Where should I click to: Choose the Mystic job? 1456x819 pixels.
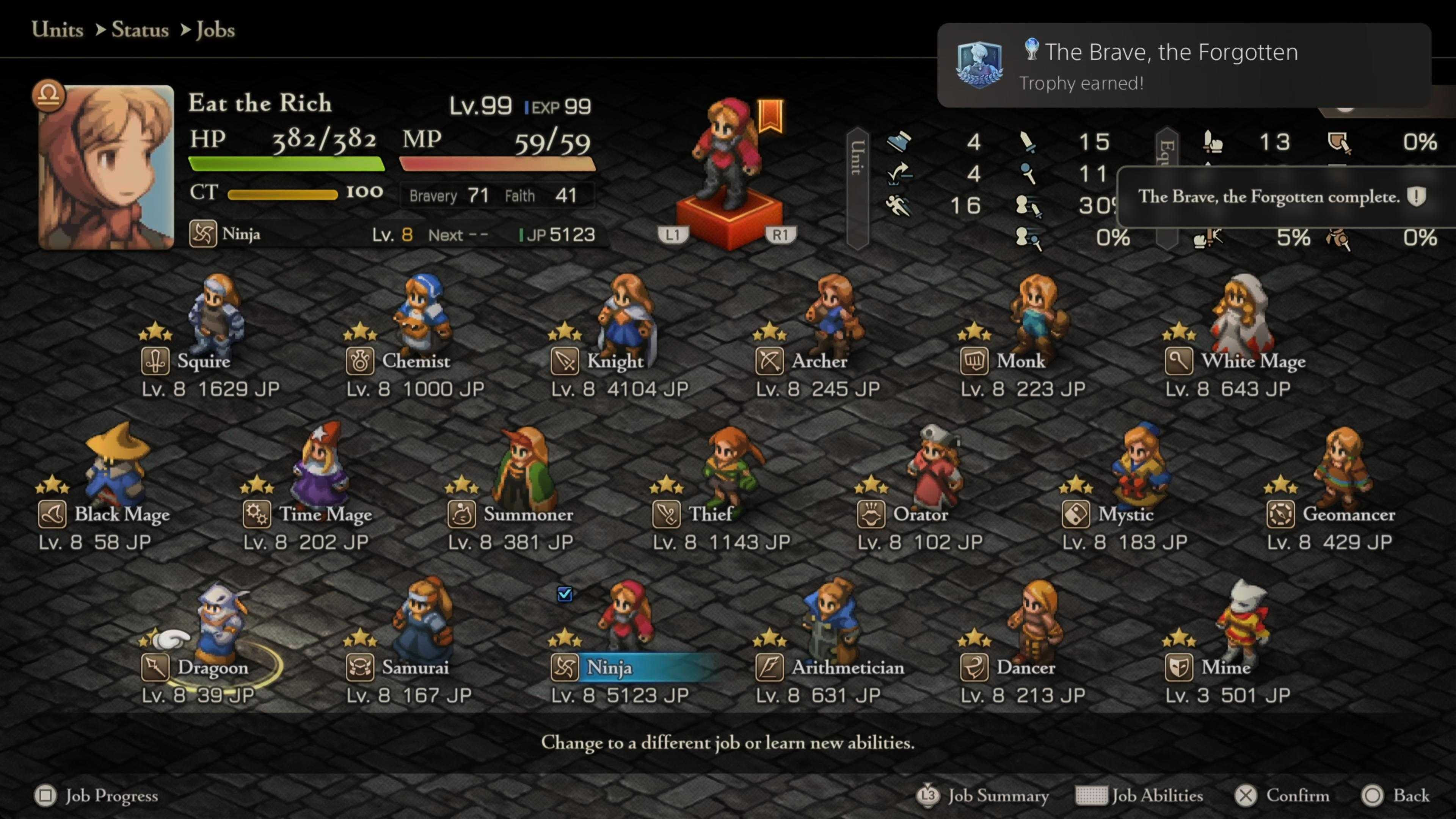point(1125,515)
